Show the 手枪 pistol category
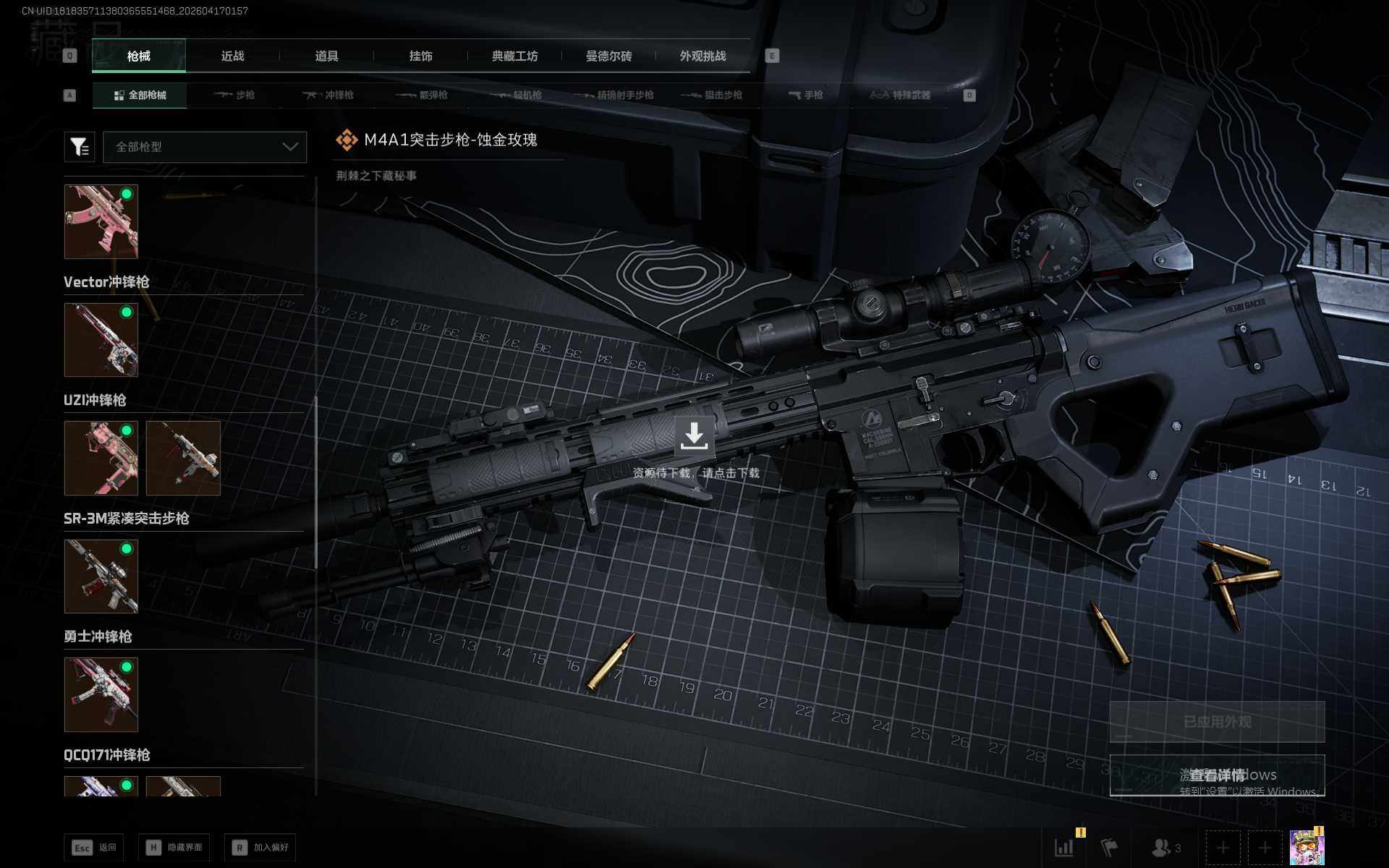This screenshot has width=1389, height=868. click(805, 95)
